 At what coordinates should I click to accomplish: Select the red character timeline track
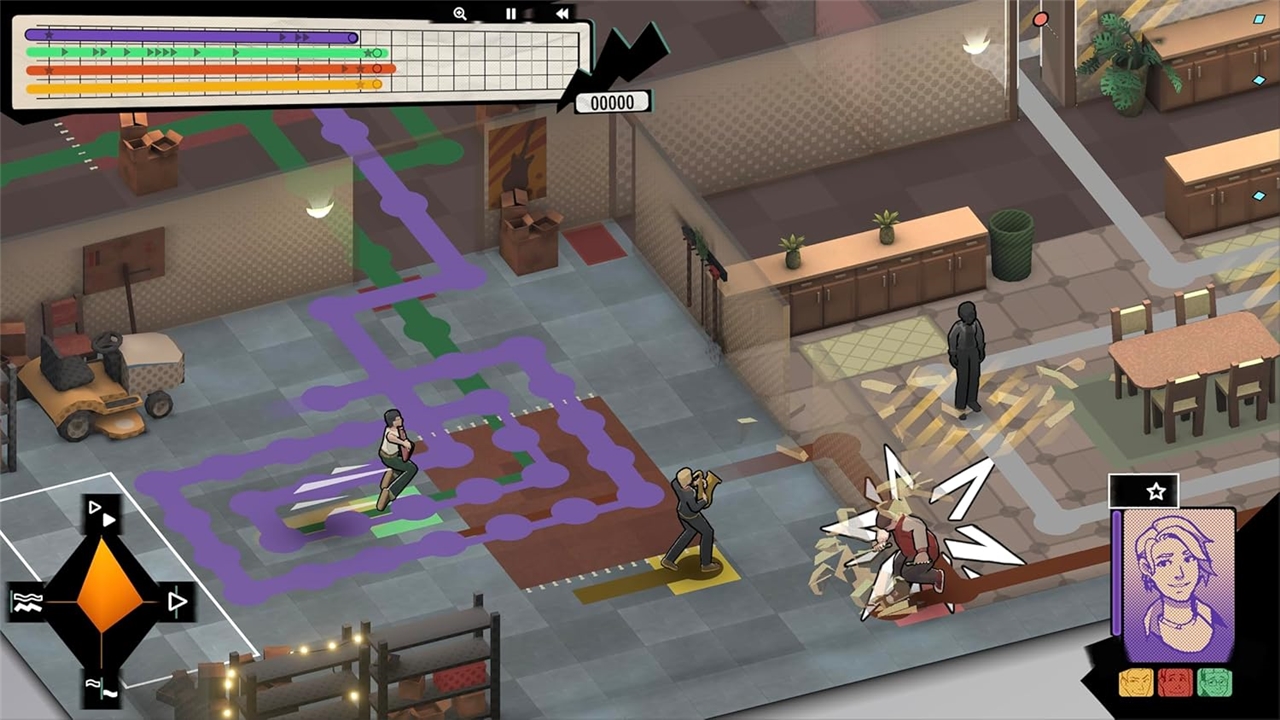pyautogui.click(x=210, y=69)
